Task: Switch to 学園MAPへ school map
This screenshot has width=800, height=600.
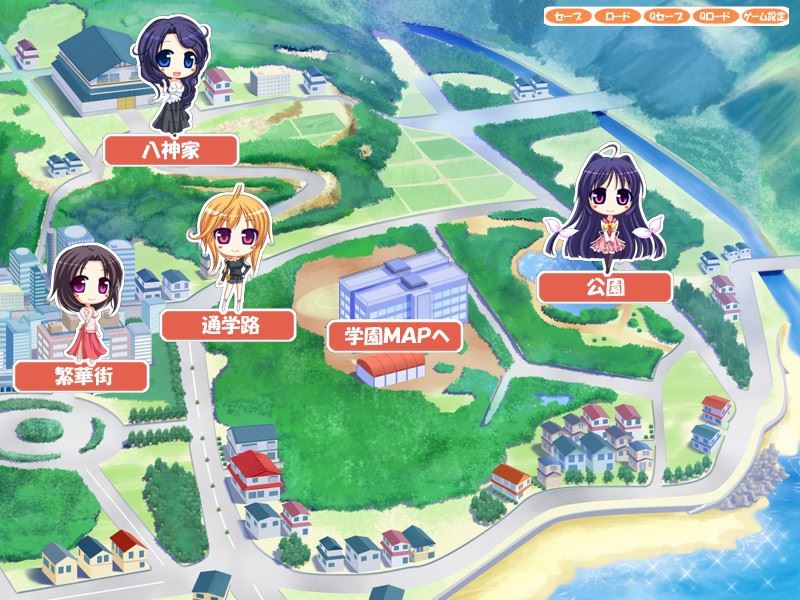Action: click(x=395, y=336)
